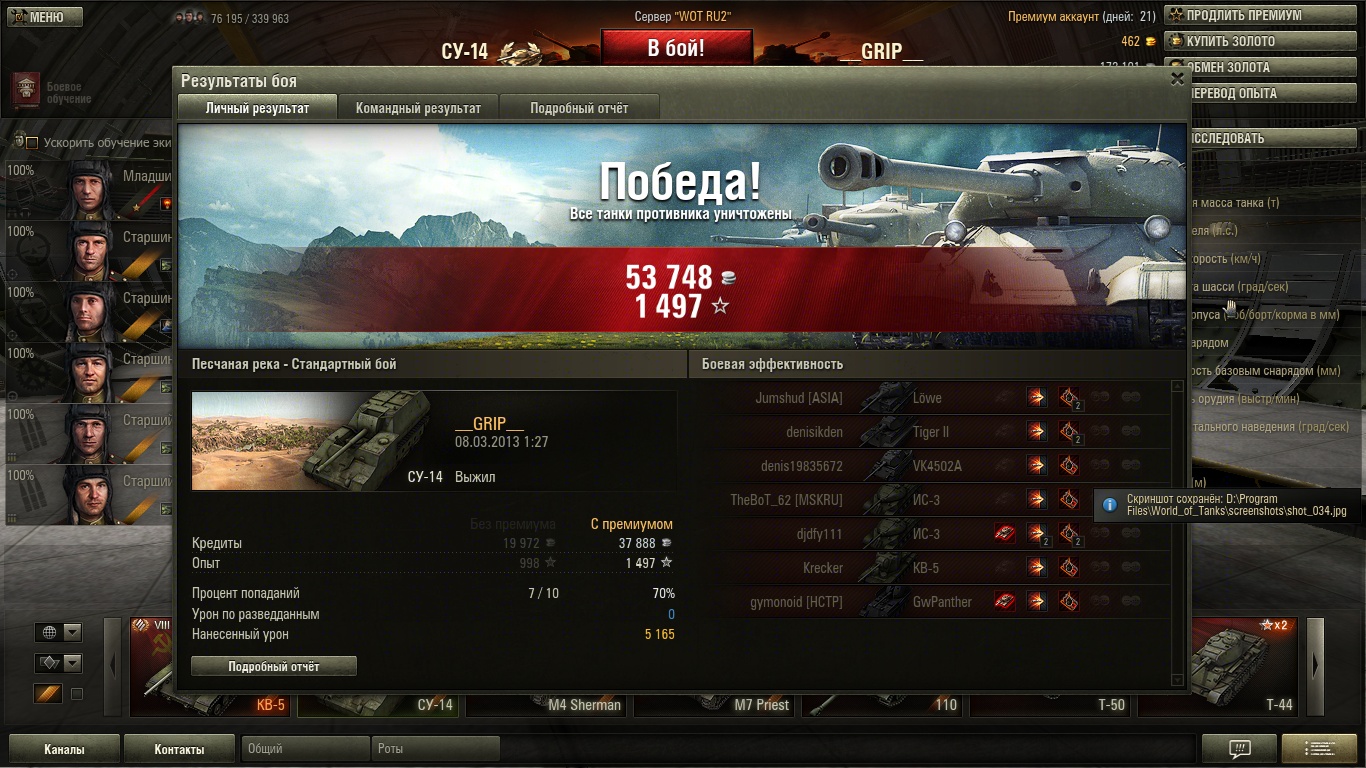The width and height of the screenshot is (1366, 768).
Task: Close the battle results window
Action: (1177, 80)
